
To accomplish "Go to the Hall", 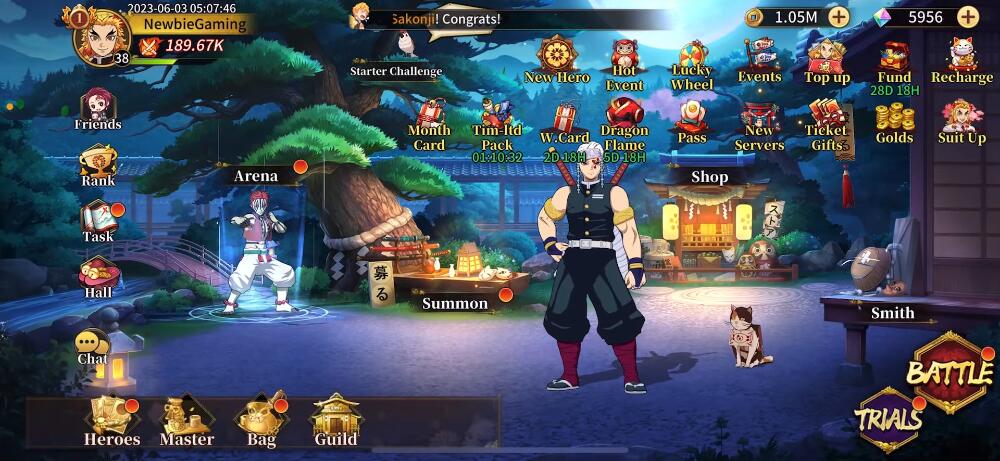I will 98,278.
